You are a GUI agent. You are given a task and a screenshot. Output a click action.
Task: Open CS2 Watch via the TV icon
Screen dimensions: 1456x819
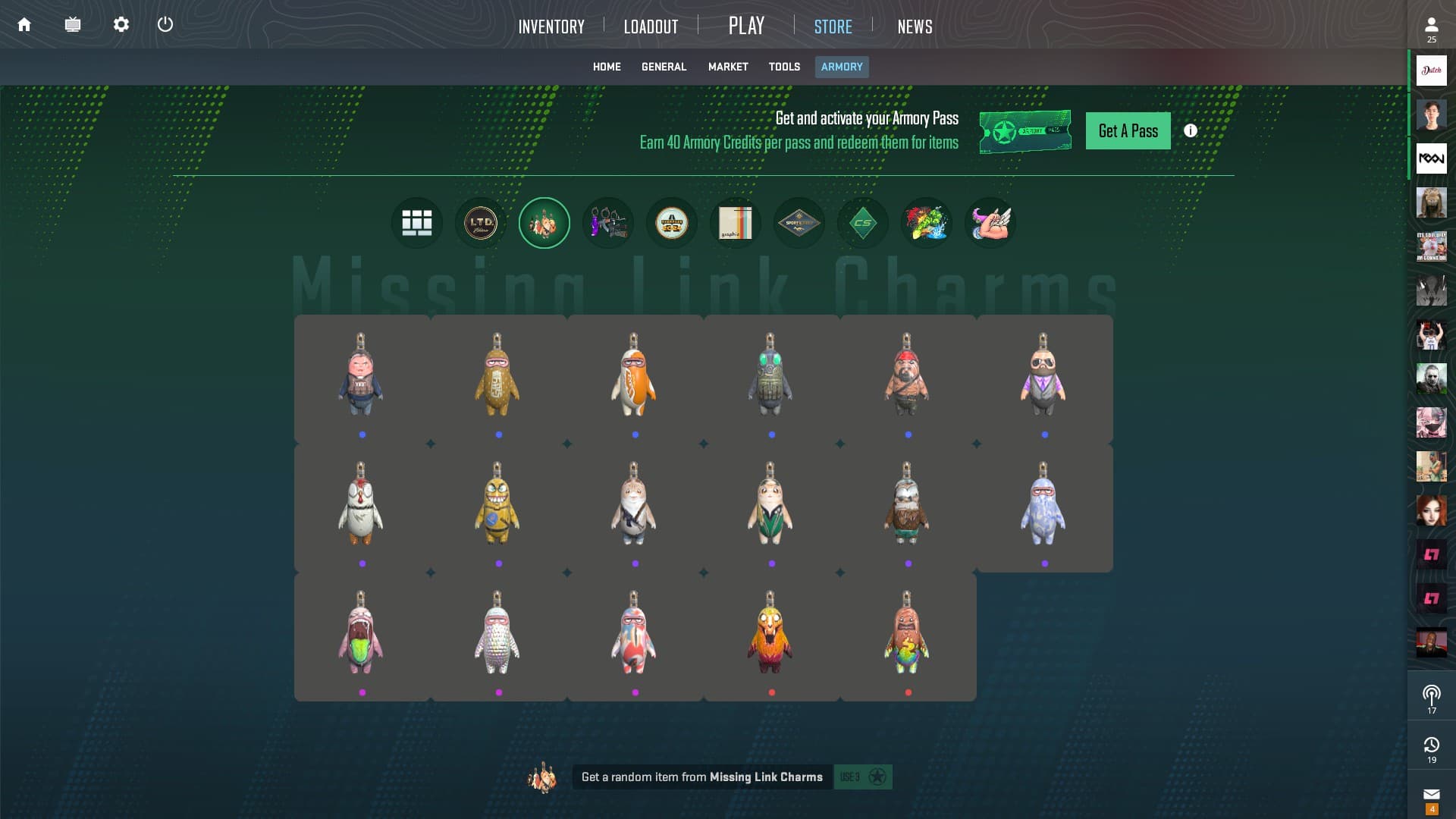73,24
